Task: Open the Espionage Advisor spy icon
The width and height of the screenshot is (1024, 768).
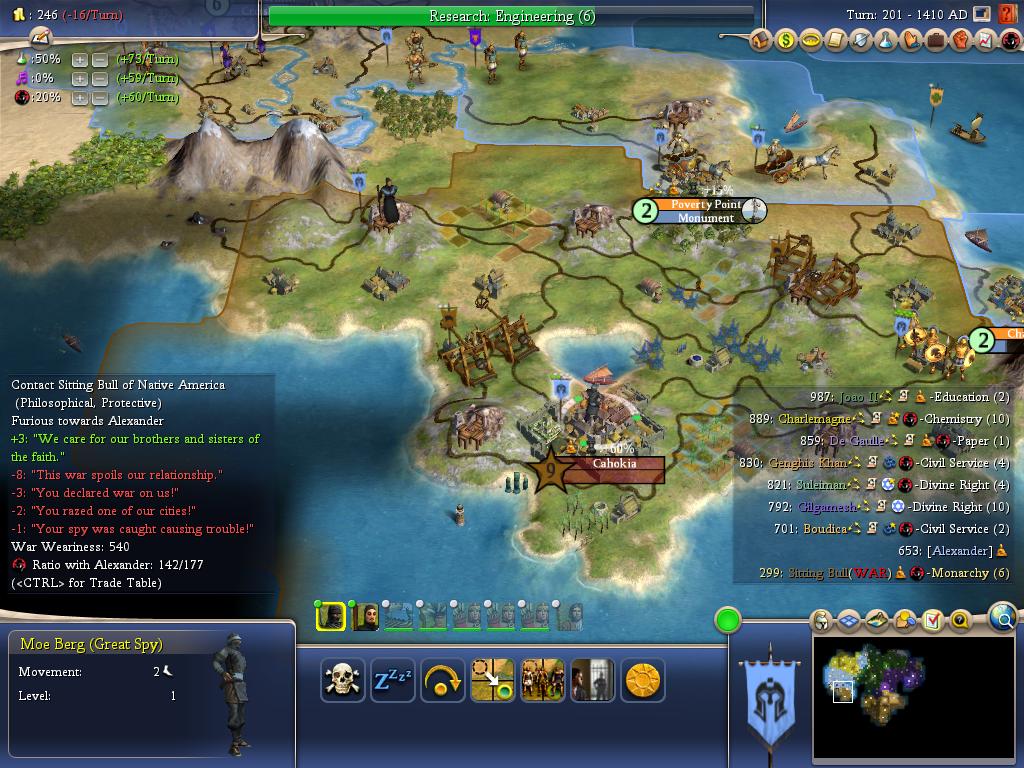Action: pos(1009,41)
